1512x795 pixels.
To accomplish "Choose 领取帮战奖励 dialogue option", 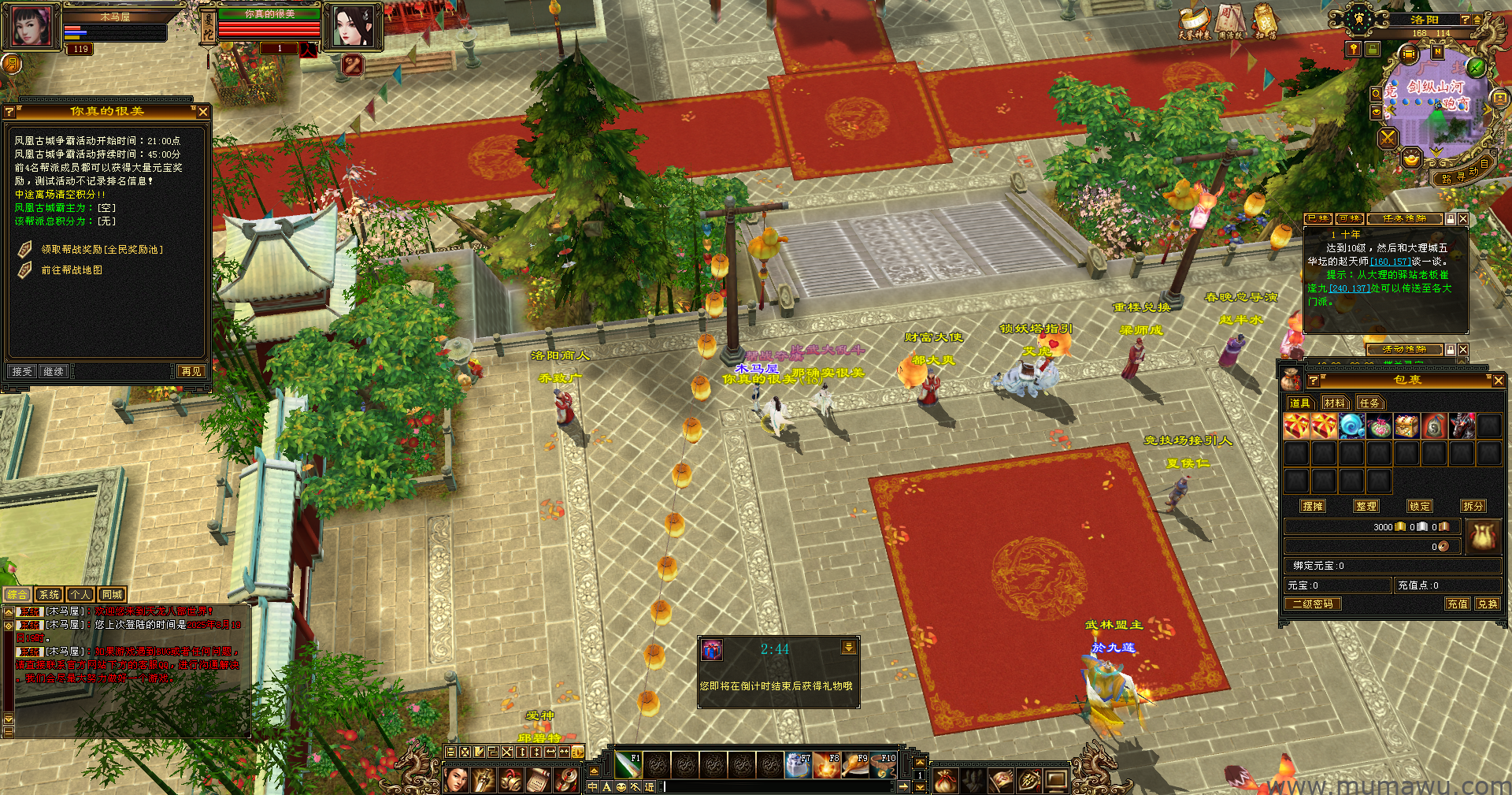I will (102, 250).
